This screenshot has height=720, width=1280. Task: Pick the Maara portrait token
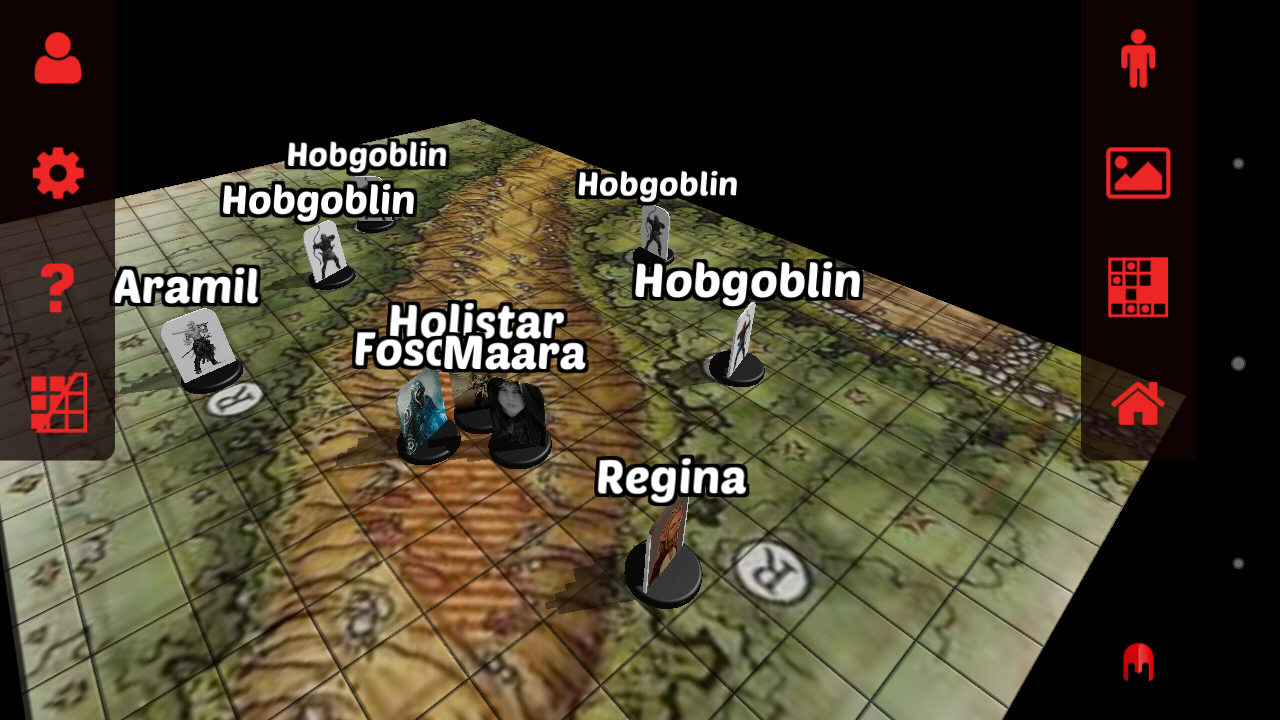pyautogui.click(x=519, y=421)
